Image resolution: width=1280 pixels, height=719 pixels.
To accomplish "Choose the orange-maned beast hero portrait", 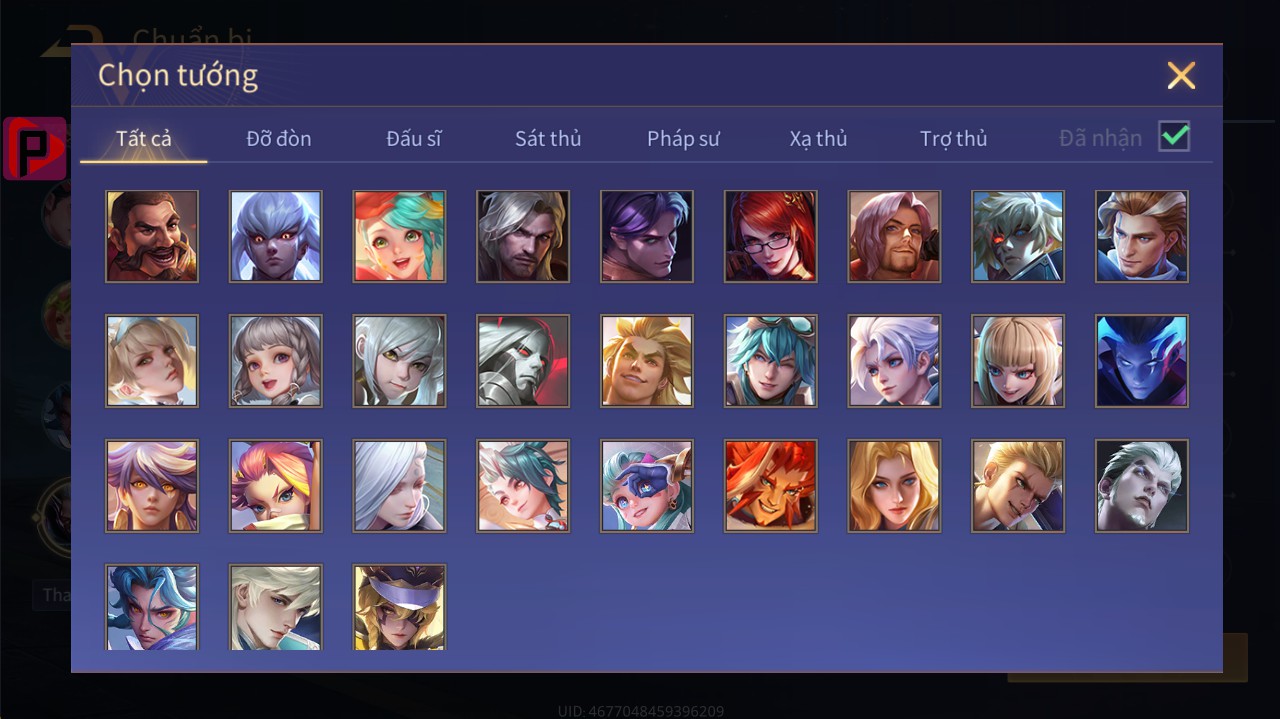I will pos(770,486).
